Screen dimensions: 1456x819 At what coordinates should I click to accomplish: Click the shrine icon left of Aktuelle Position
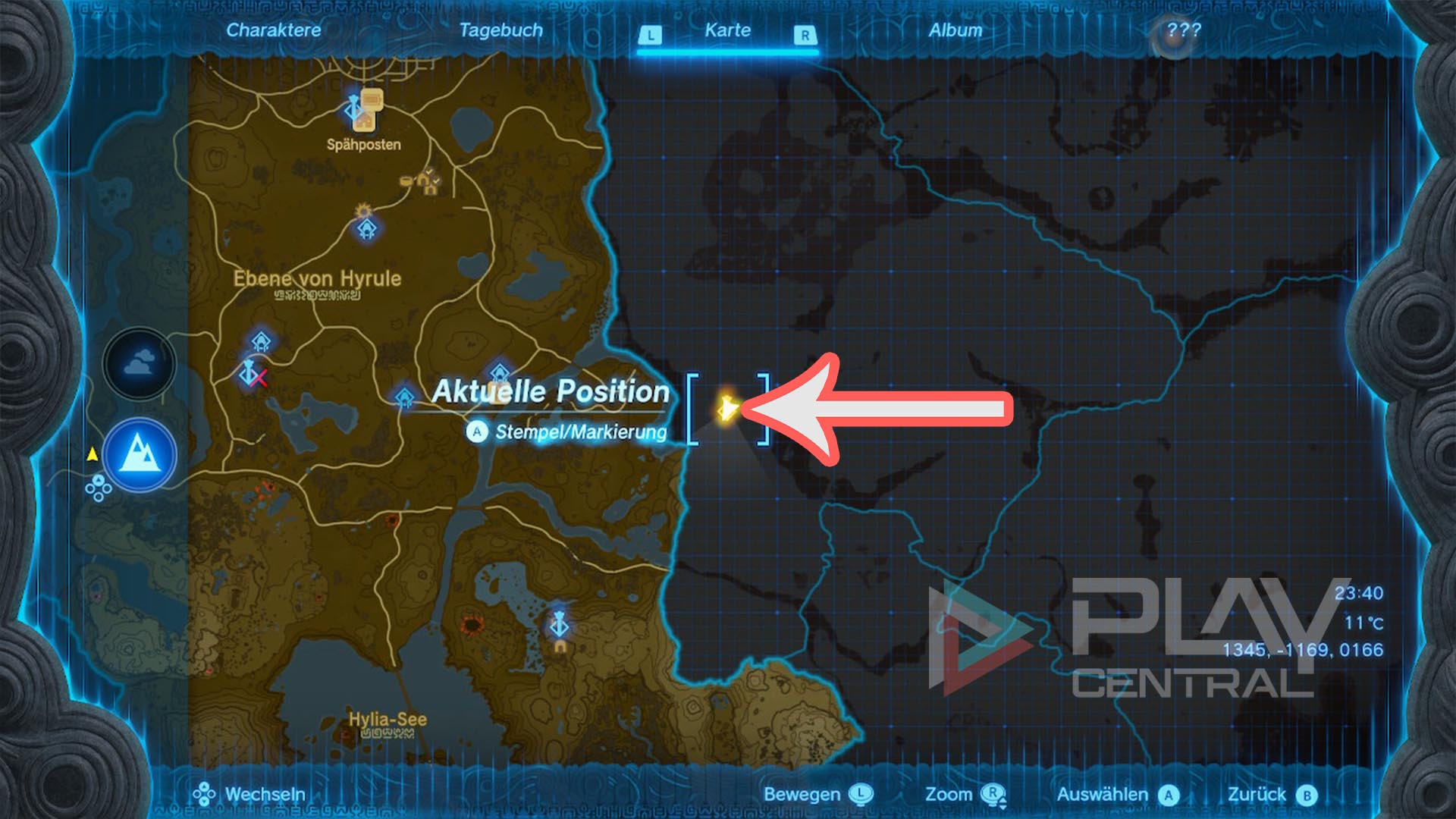click(x=403, y=397)
